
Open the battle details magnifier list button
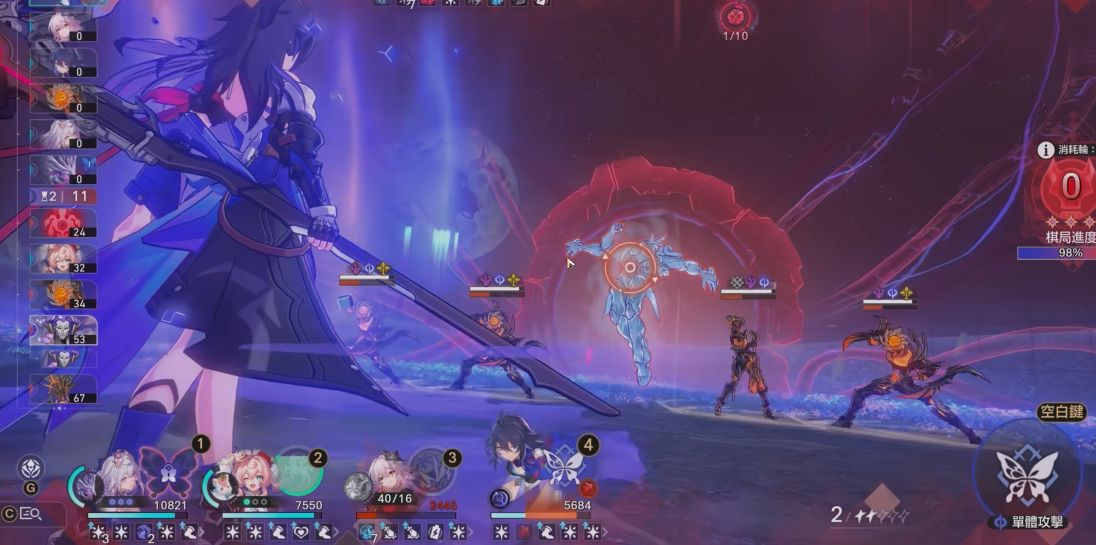[30, 514]
